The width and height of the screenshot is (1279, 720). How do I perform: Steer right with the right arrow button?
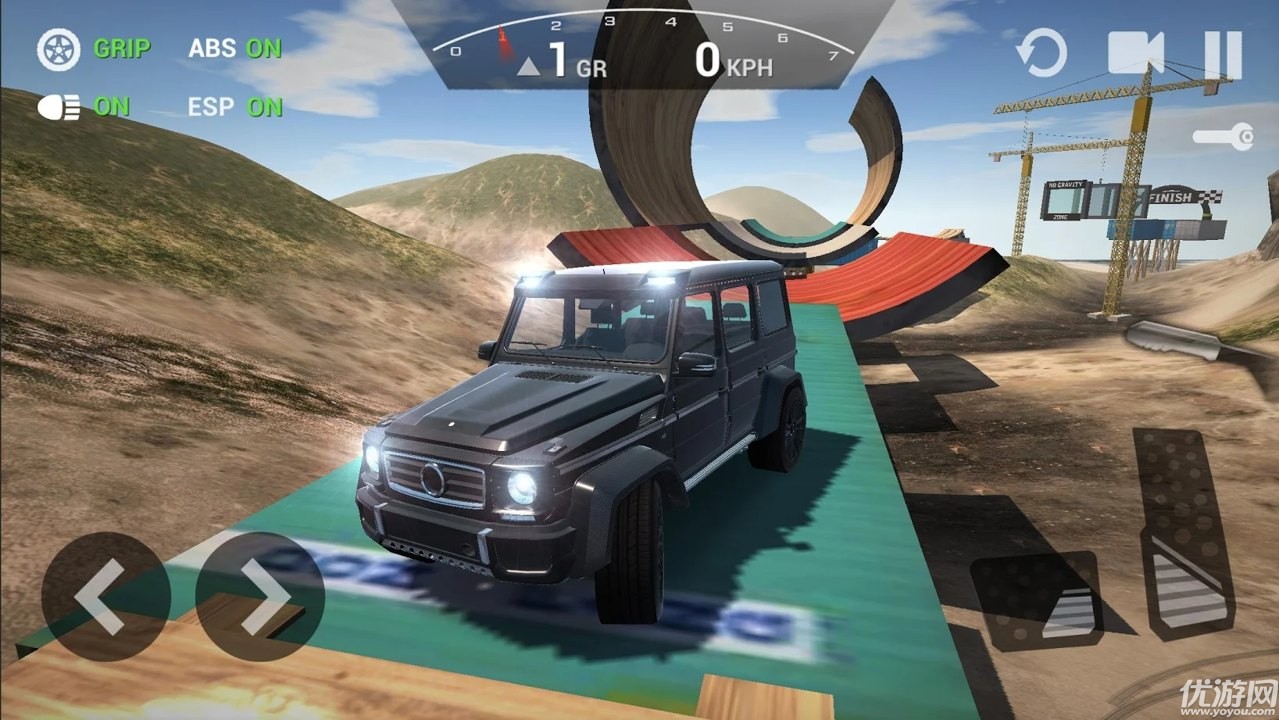[x=260, y=597]
